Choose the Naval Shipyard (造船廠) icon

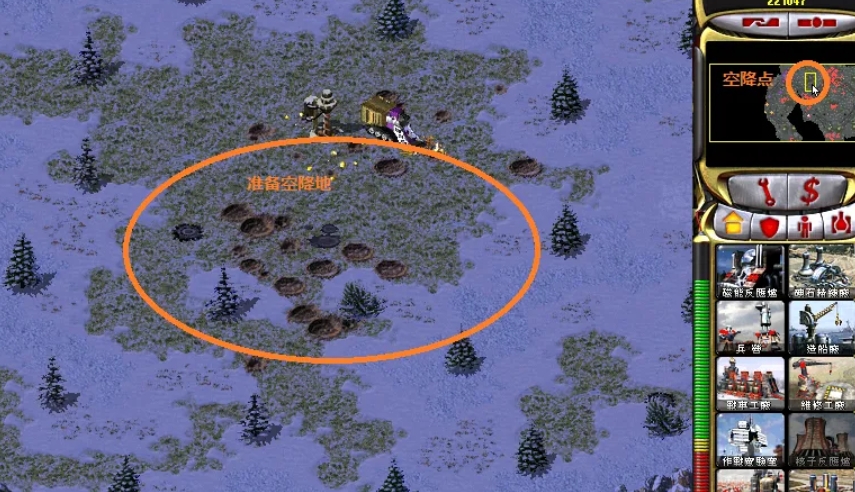click(x=822, y=325)
